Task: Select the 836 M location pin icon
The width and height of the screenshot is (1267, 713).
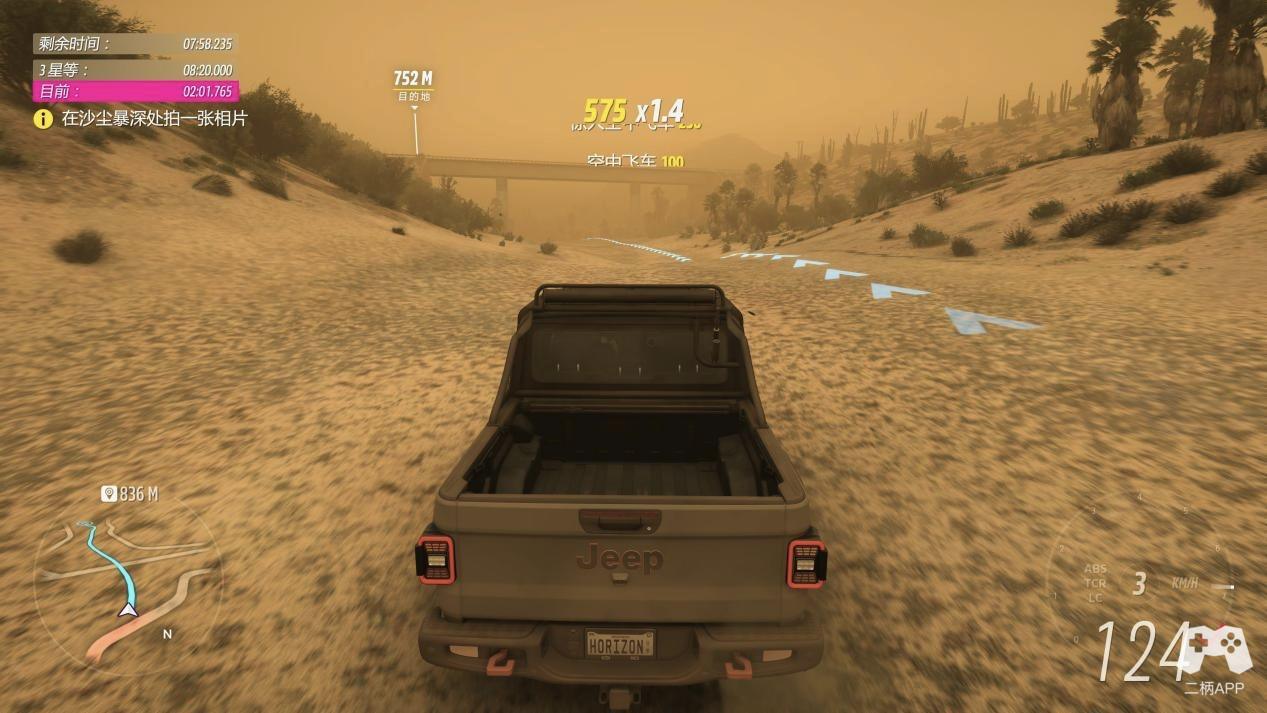Action: click(109, 494)
